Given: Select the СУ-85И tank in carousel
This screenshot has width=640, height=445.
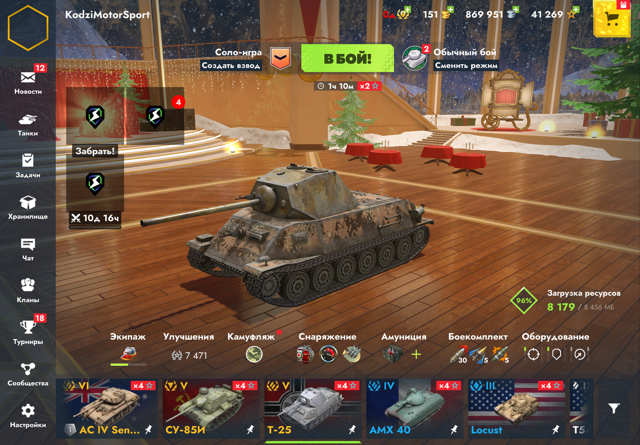Looking at the screenshot, I should (208, 408).
